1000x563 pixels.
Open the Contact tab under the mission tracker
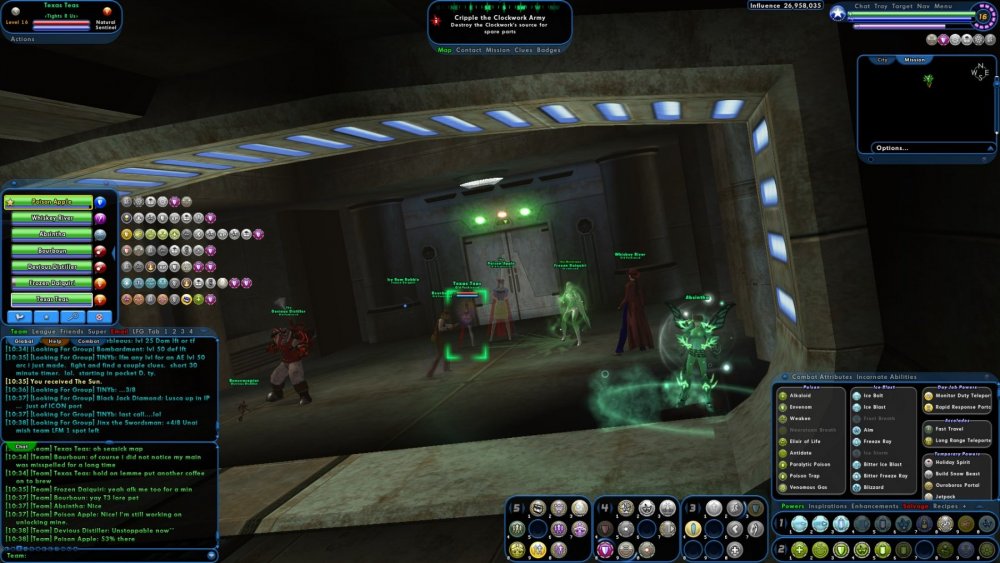pos(468,50)
